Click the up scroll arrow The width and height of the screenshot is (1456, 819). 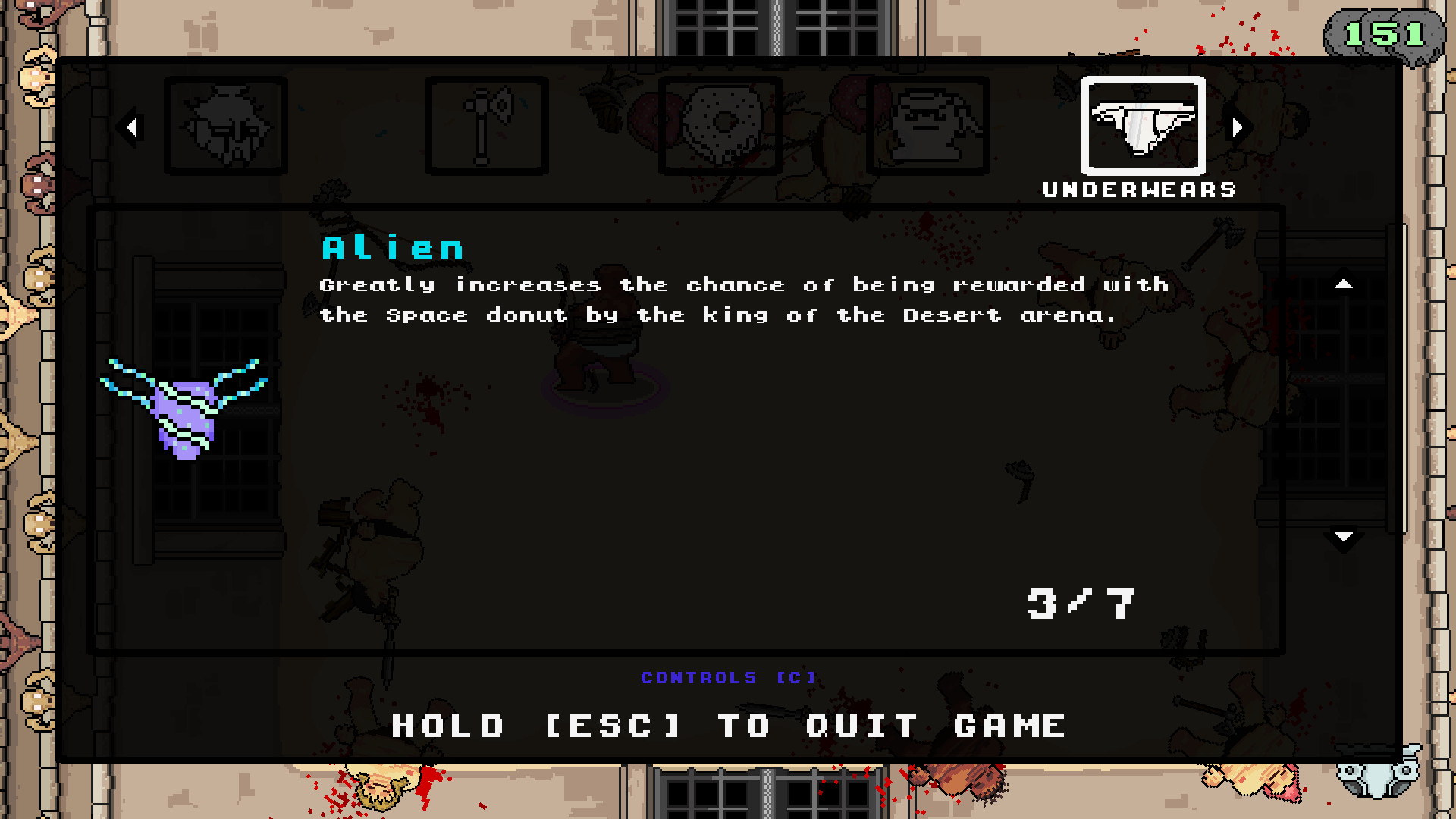coord(1344,284)
